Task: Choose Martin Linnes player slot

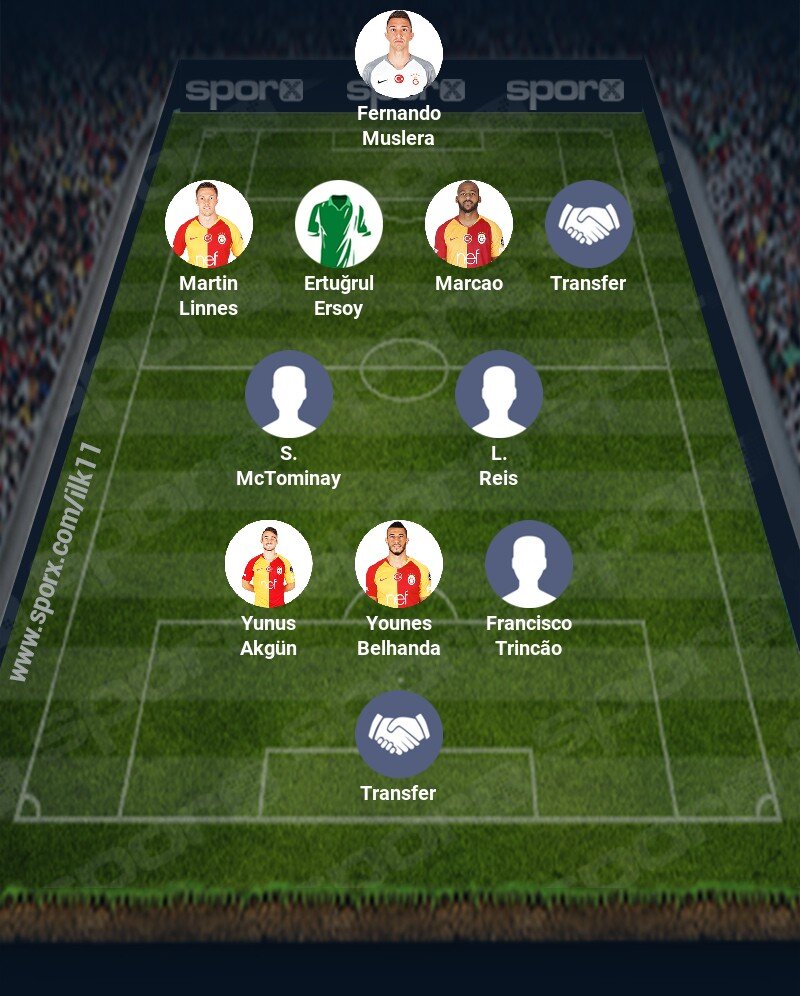Action: coord(209,224)
